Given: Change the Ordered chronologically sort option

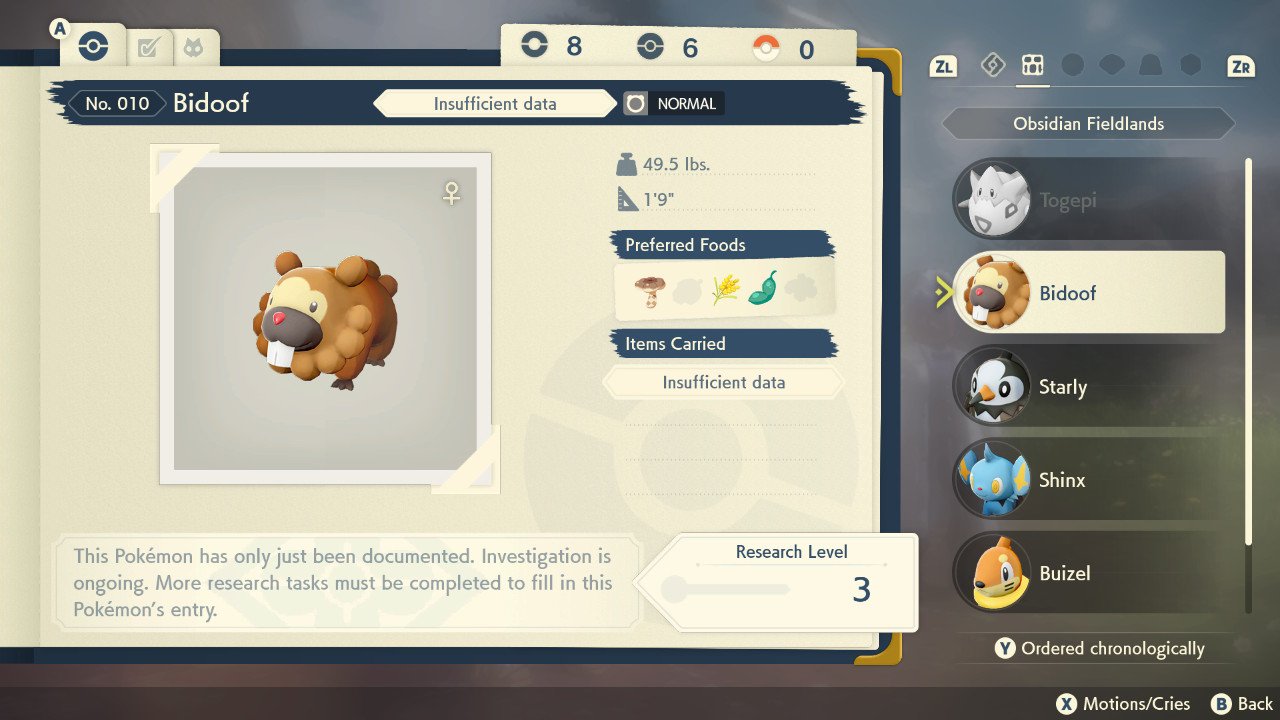Looking at the screenshot, I should 1099,648.
